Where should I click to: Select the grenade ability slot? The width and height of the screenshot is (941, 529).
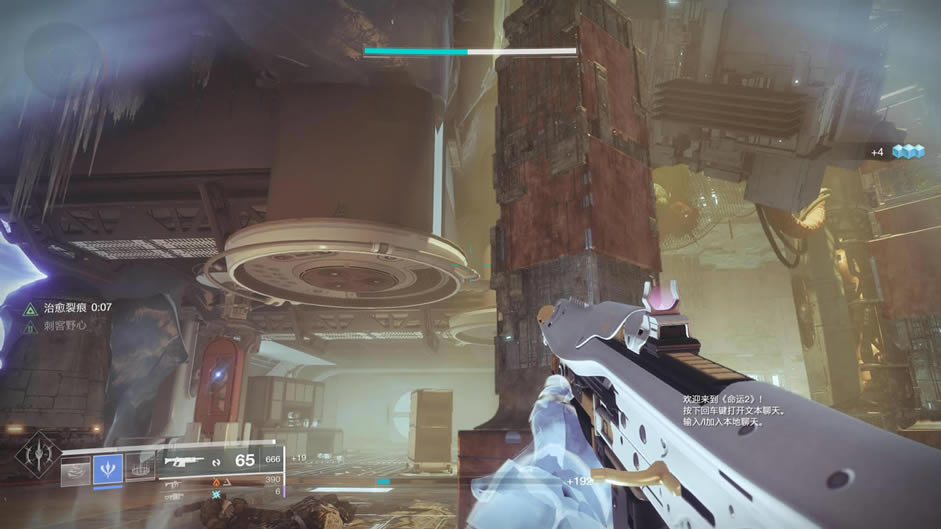75,470
